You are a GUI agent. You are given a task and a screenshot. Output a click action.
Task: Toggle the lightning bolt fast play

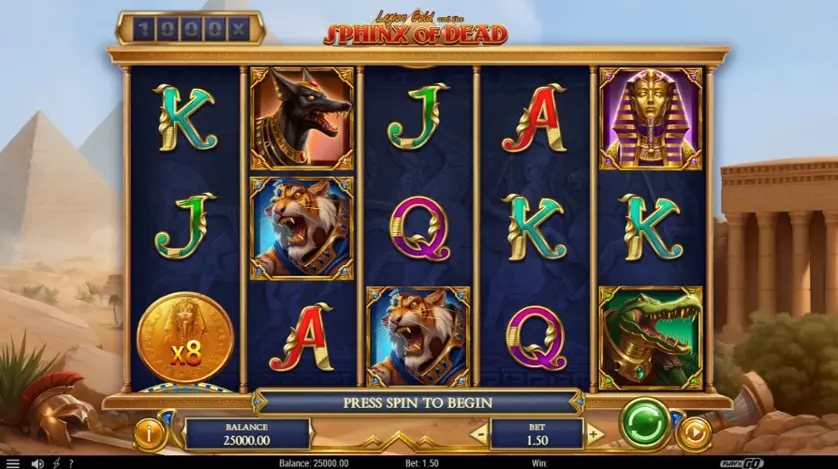(55, 463)
